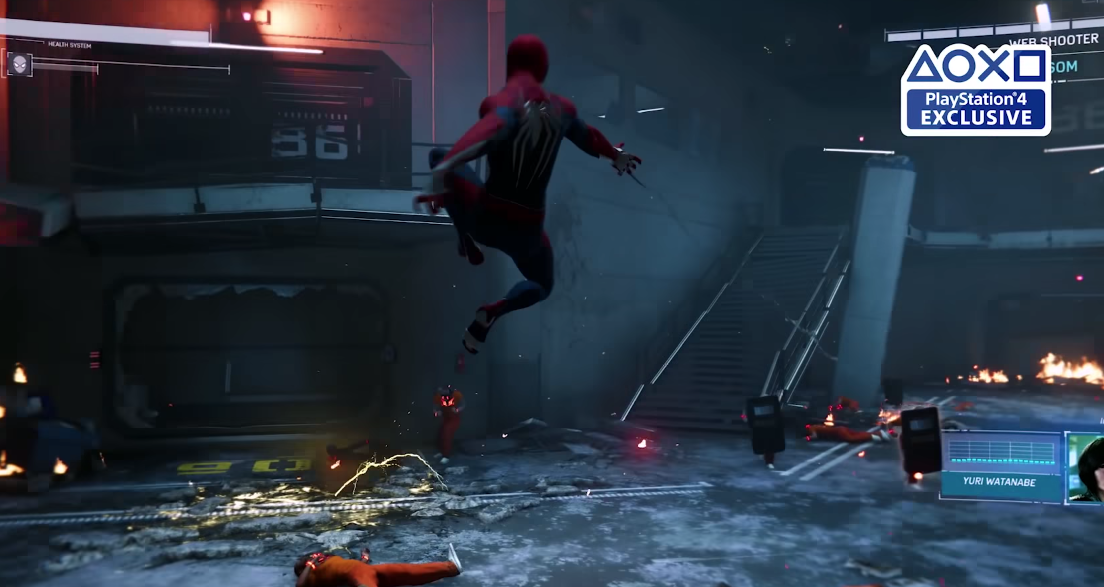Select Yuri Watanabe's caller portrait

1084,467
